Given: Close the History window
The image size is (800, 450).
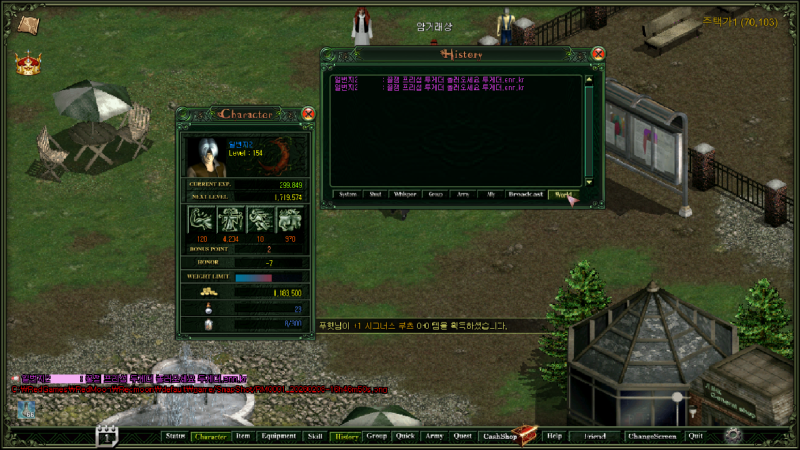Looking at the screenshot, I should click(x=598, y=54).
